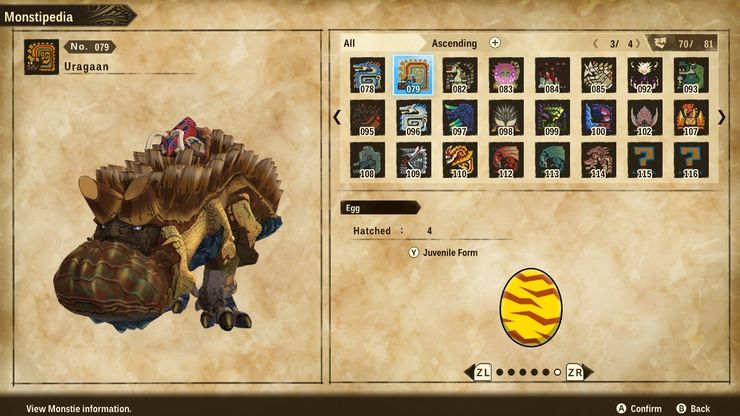Select the undiscovered question-mark entry 116
Screen dimensions: 740x416
[x=691, y=161]
